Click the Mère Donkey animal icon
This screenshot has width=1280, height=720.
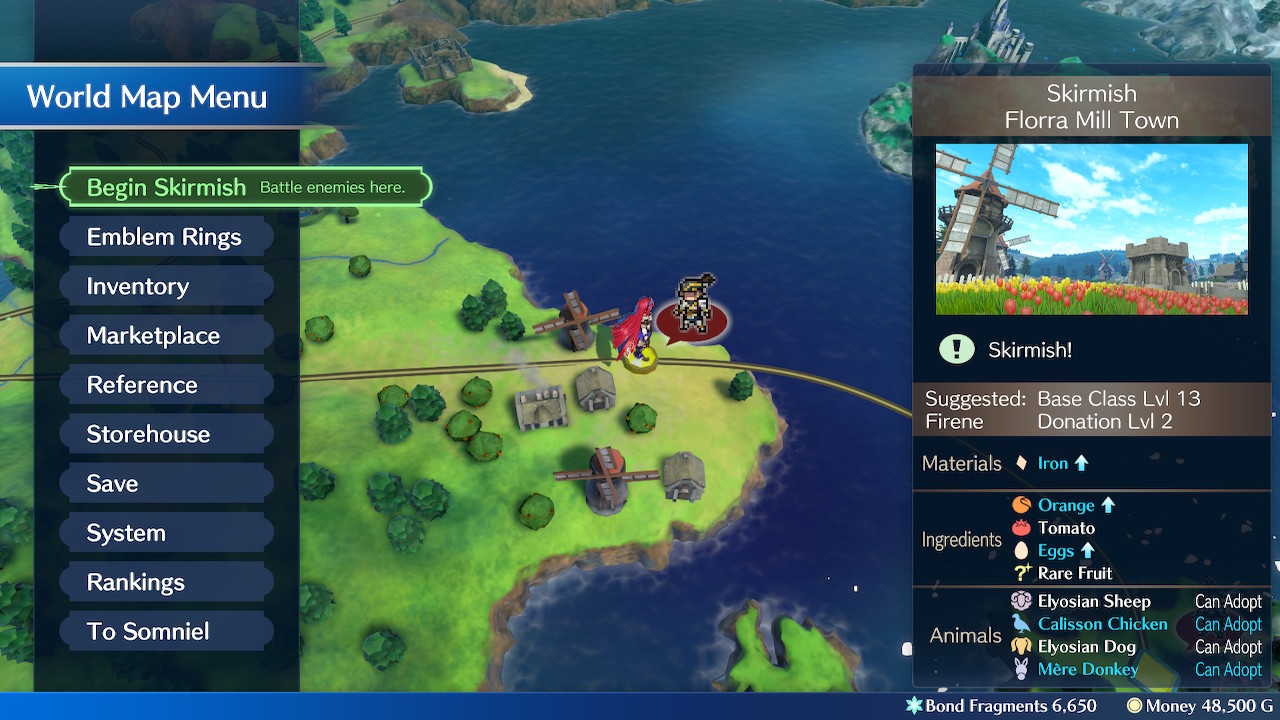(1022, 669)
